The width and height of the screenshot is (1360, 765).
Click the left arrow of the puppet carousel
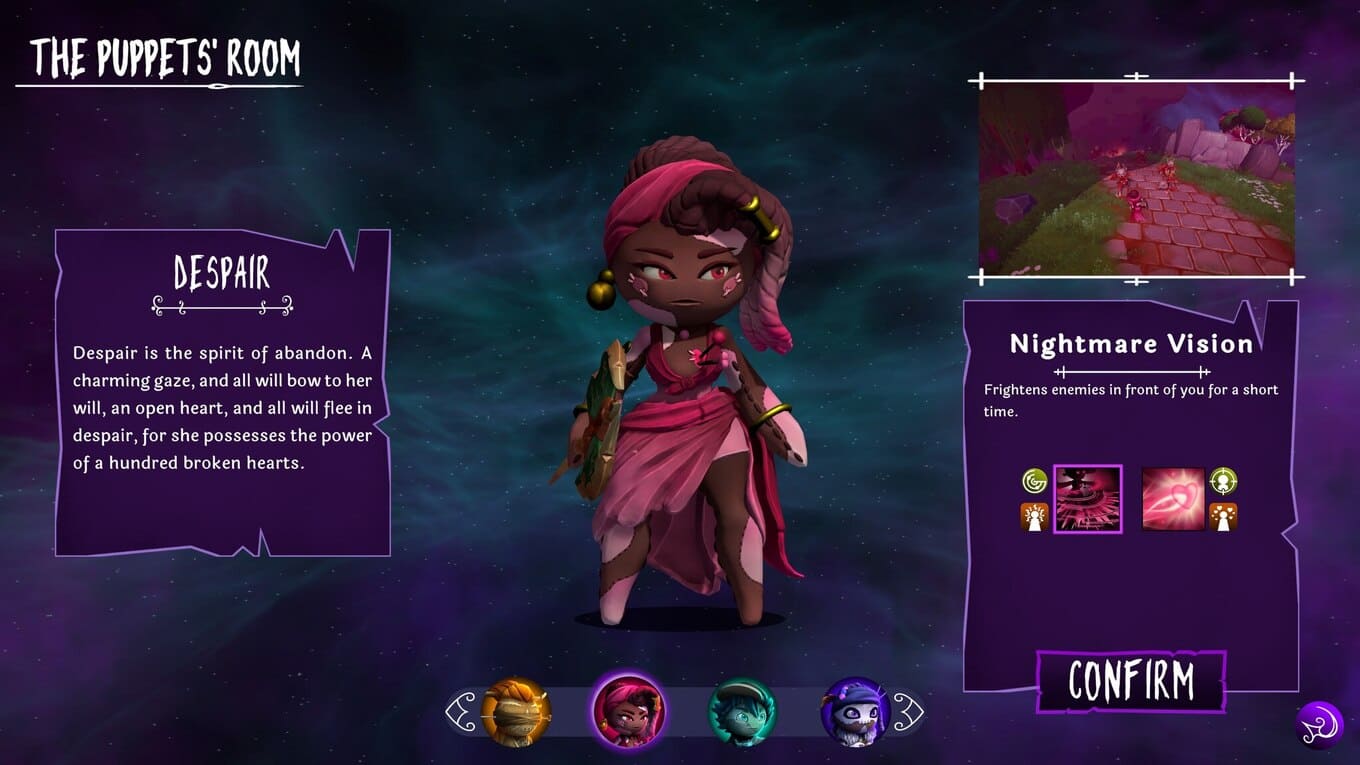pos(461,712)
